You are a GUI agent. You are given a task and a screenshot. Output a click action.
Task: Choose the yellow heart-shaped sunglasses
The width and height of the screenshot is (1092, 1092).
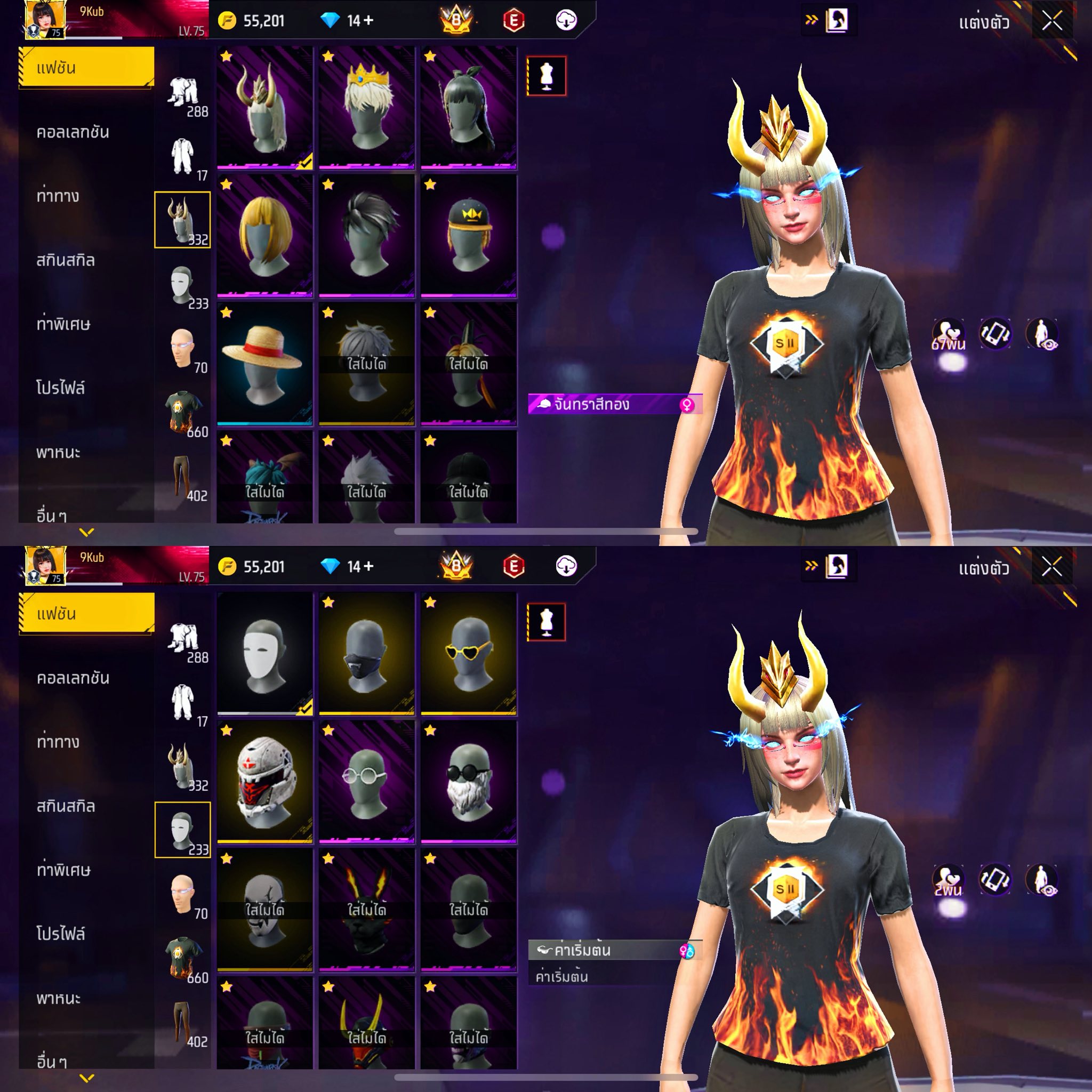(468, 653)
